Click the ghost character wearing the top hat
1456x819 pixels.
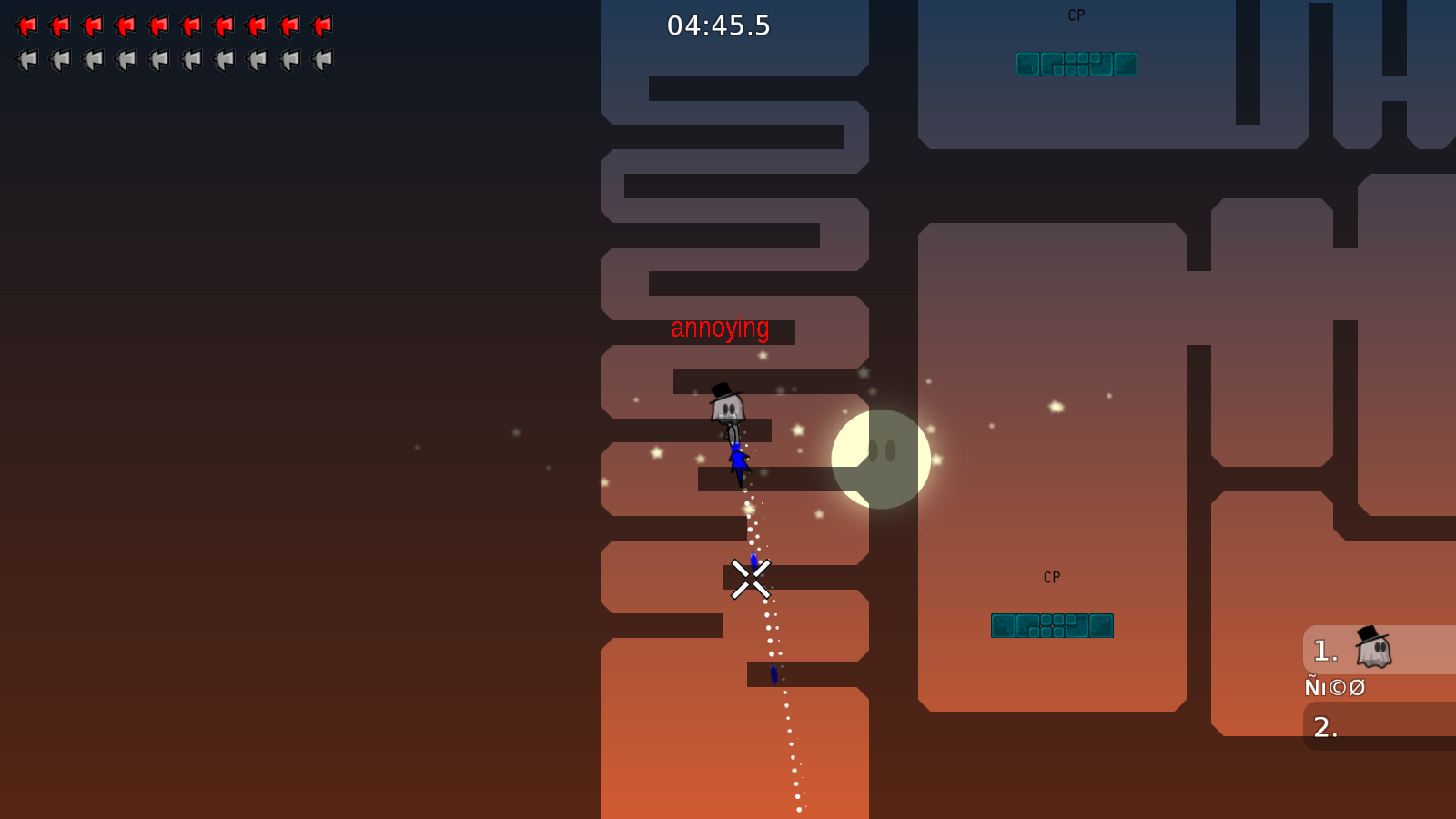725,408
